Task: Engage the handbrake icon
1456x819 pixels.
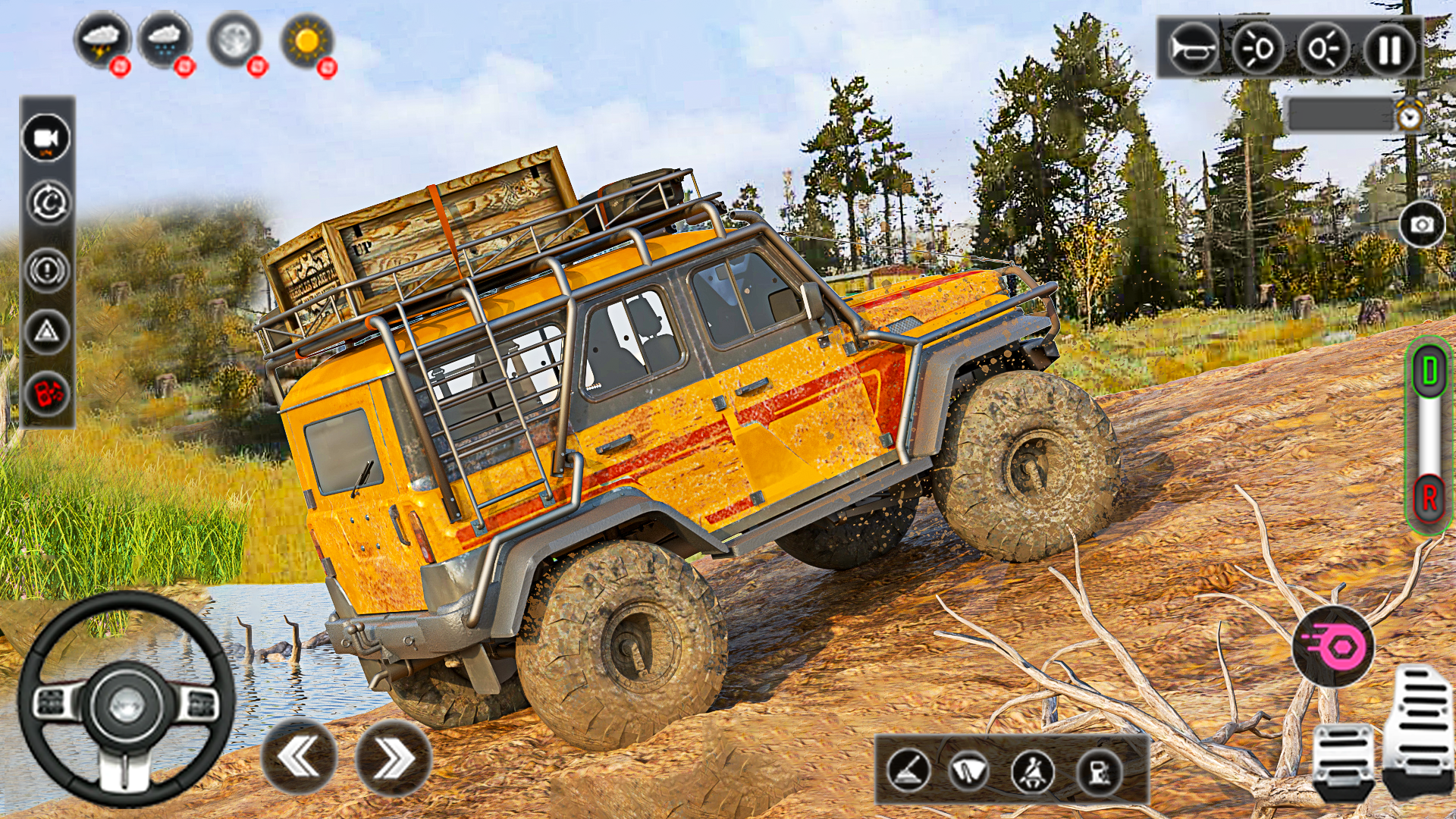Action: (908, 771)
